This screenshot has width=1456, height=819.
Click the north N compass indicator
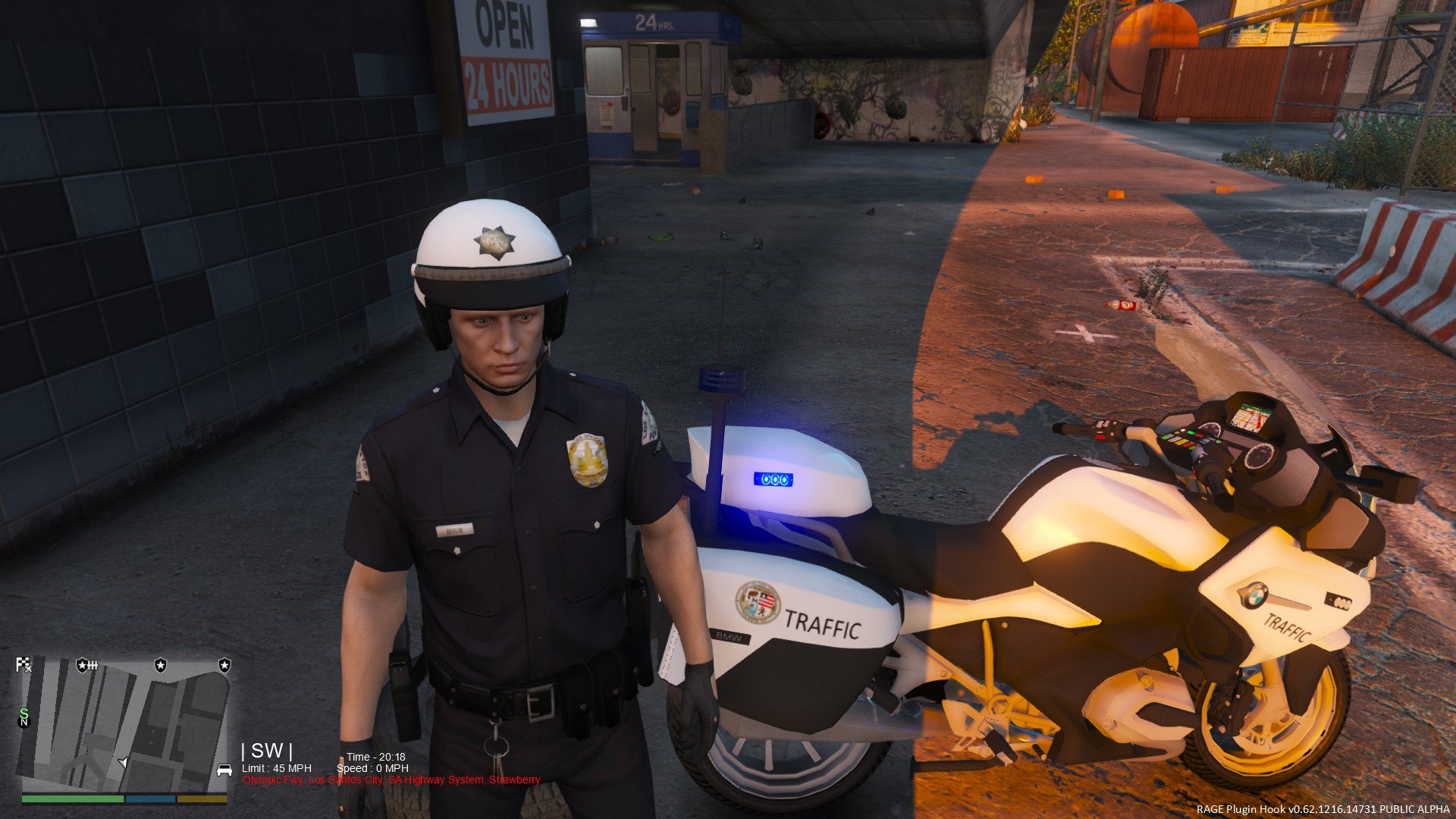24,723
